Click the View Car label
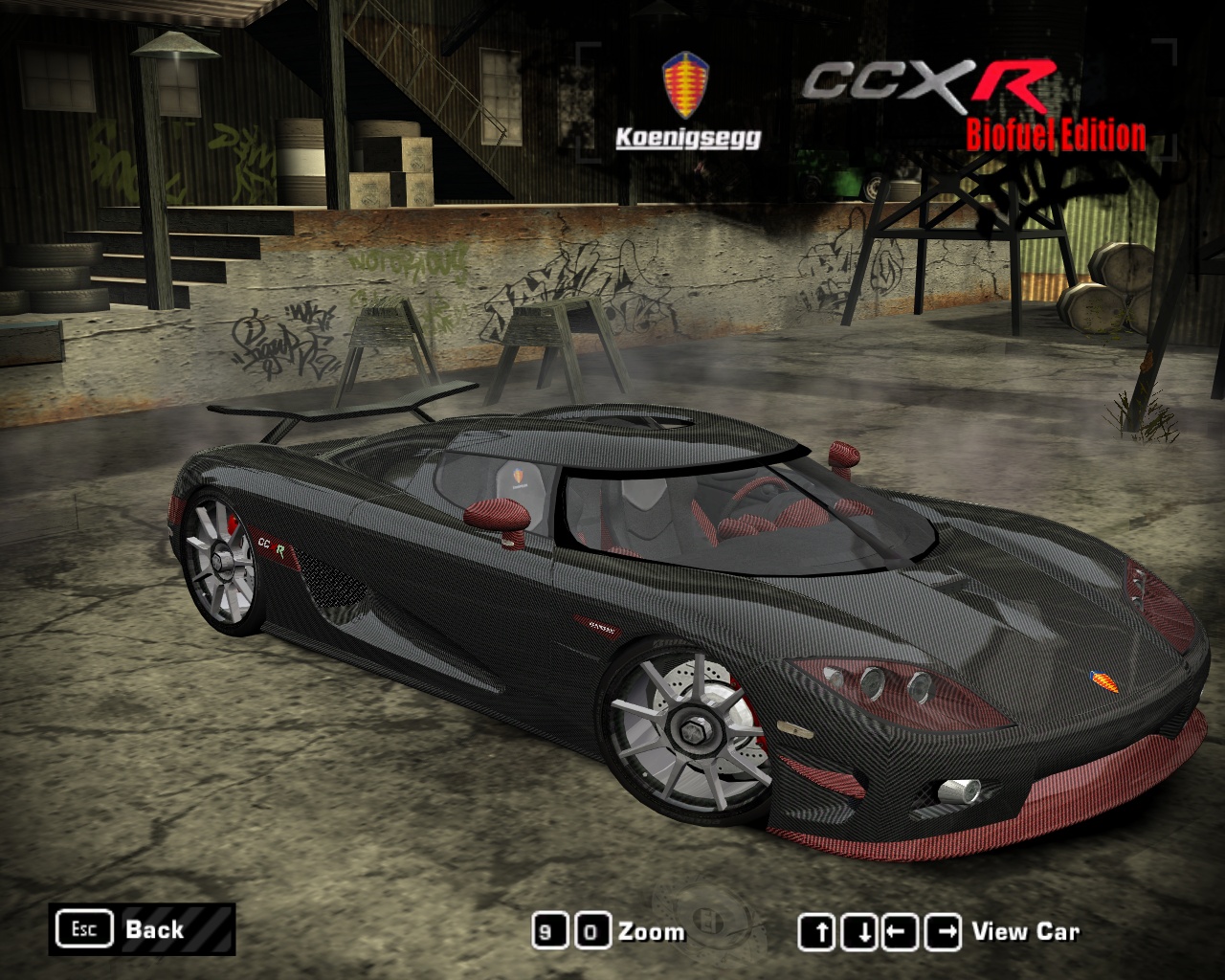This screenshot has height=980, width=1225. coord(1025,930)
